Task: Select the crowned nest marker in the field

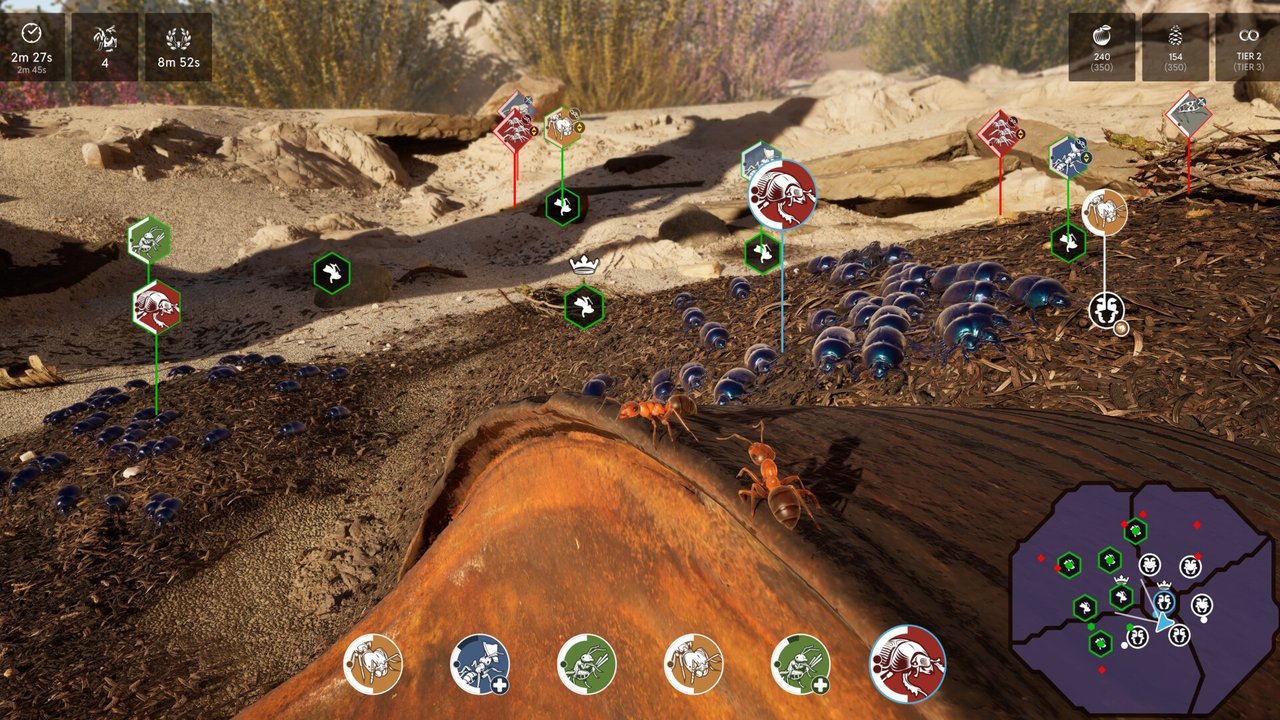Action: point(583,306)
